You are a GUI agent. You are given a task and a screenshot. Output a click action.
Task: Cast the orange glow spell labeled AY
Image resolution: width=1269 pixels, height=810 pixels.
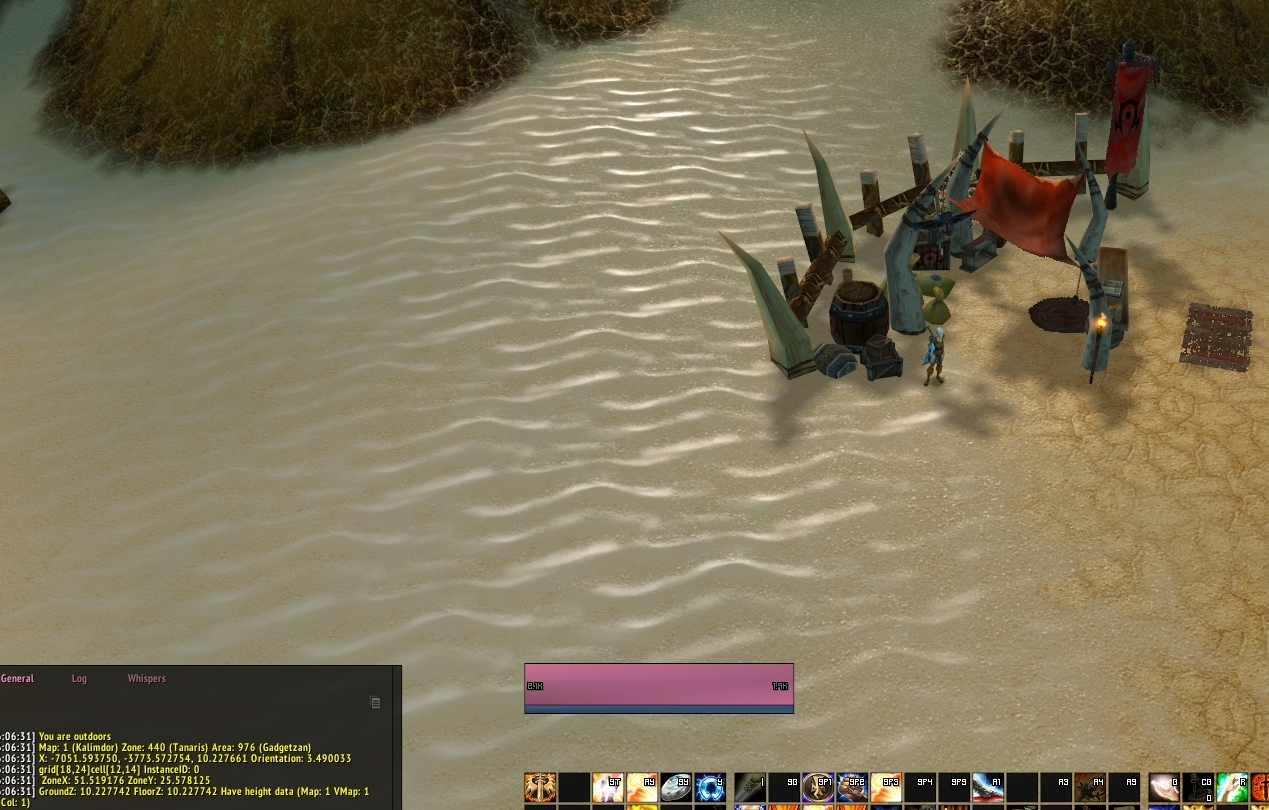[642, 787]
